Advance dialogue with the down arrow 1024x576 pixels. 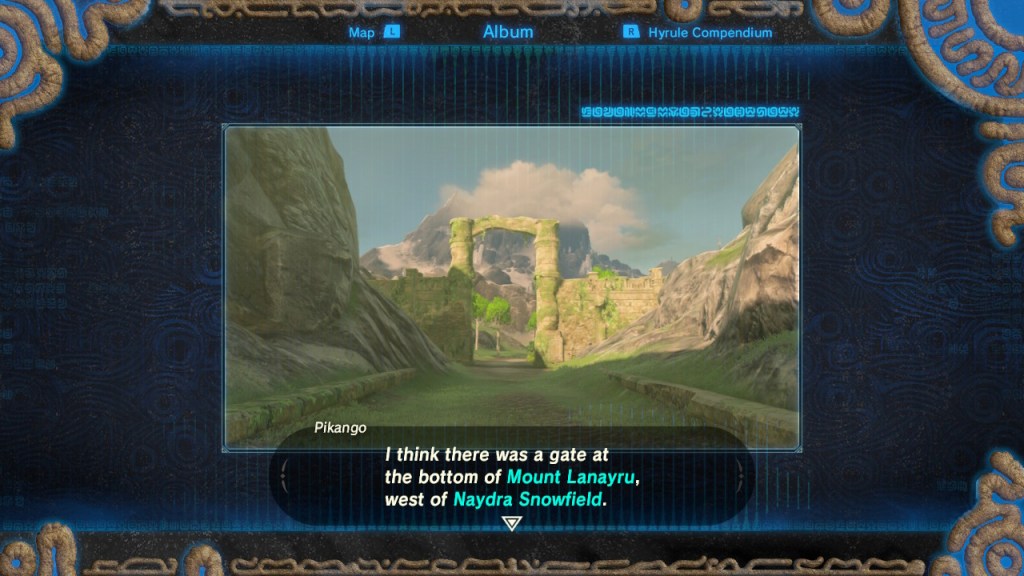[x=511, y=523]
